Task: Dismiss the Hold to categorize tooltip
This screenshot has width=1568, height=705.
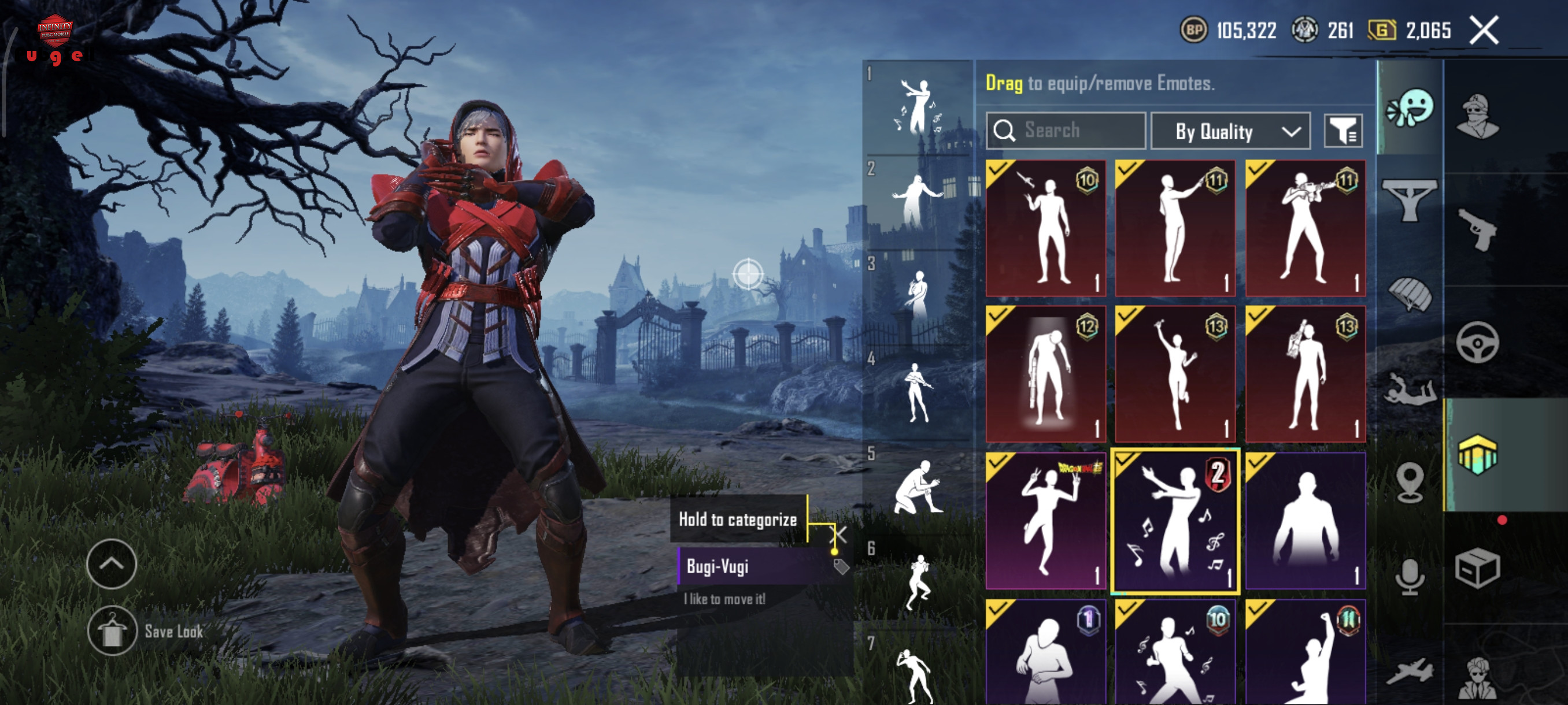Action: click(838, 535)
